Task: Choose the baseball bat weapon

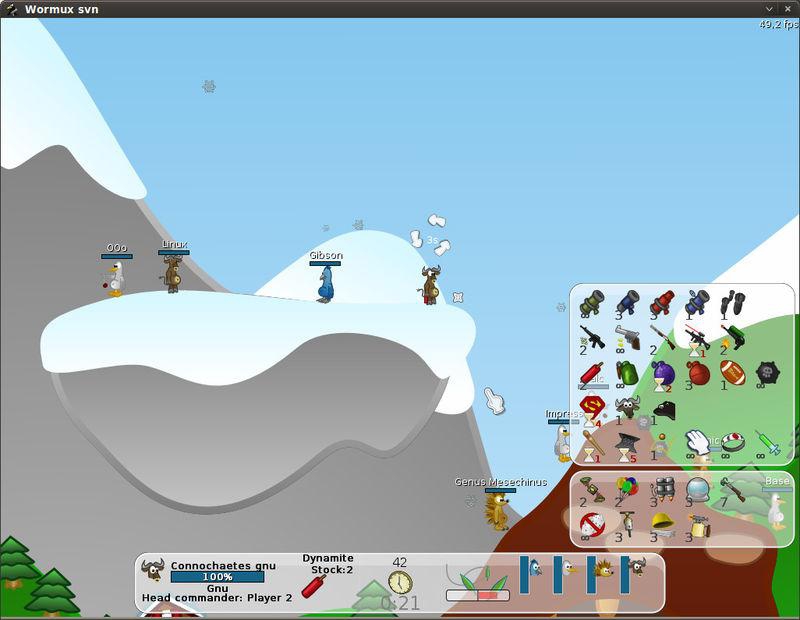Action: pos(592,442)
